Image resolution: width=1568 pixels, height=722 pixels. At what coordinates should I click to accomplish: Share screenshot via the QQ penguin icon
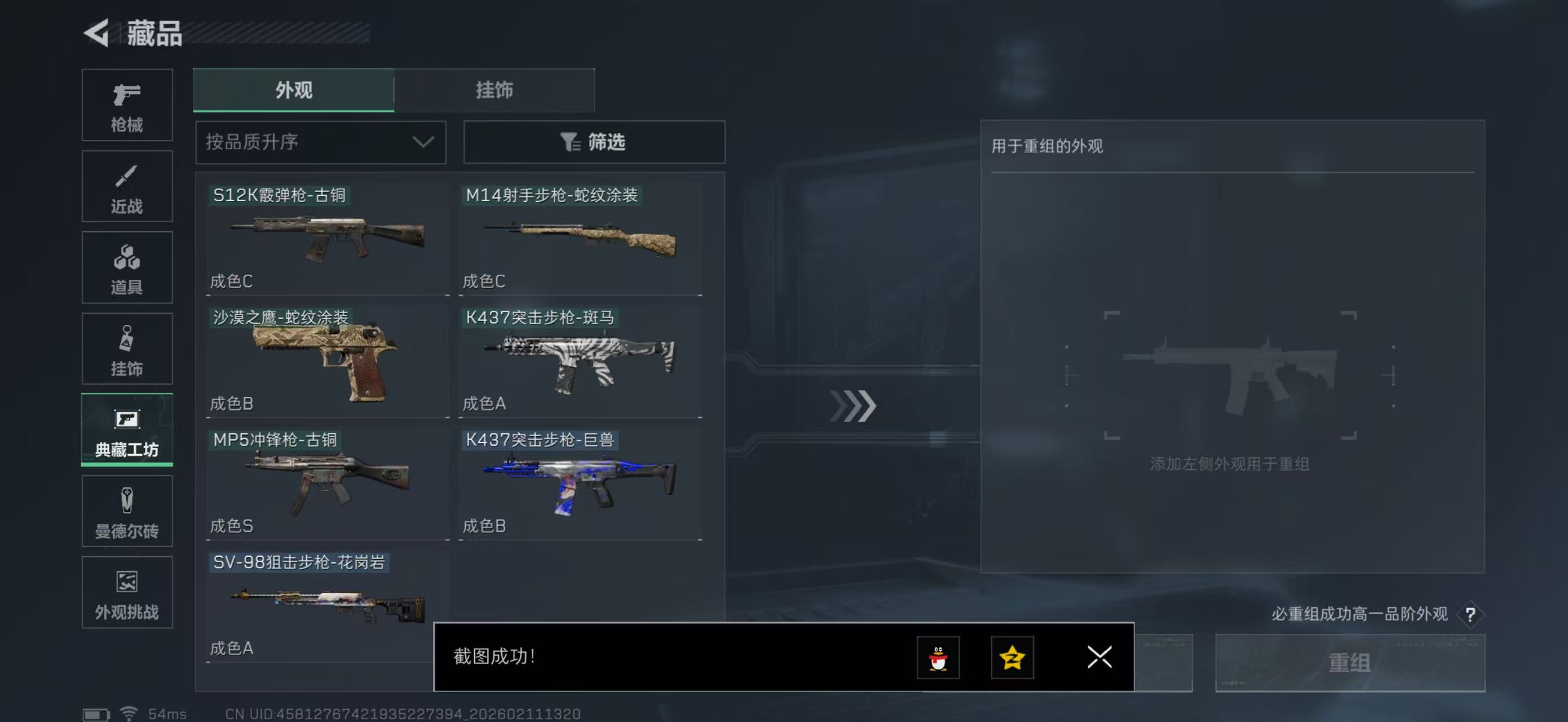pos(940,658)
